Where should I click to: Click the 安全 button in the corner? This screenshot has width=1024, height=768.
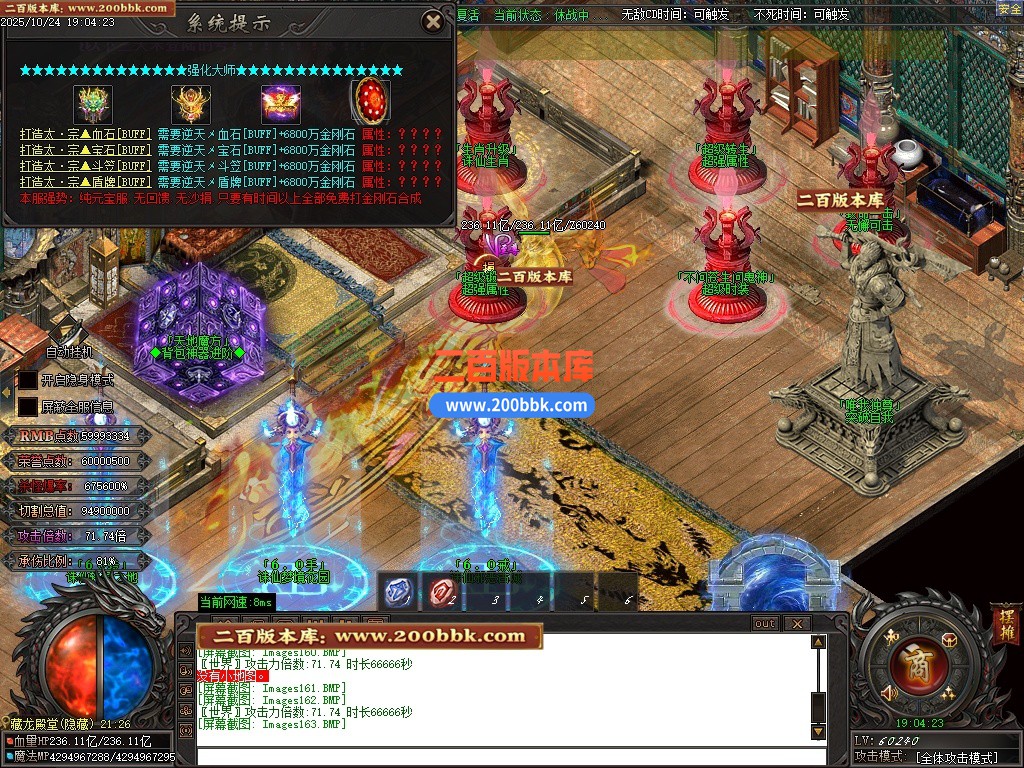pos(1009,9)
